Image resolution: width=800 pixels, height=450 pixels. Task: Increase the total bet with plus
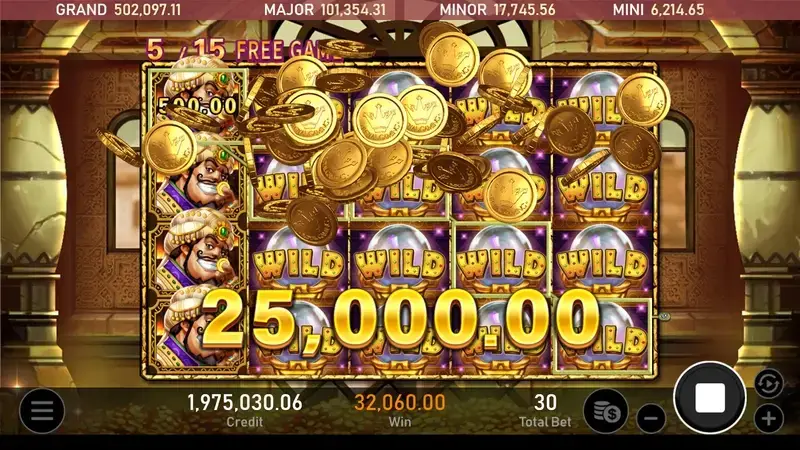tap(768, 417)
